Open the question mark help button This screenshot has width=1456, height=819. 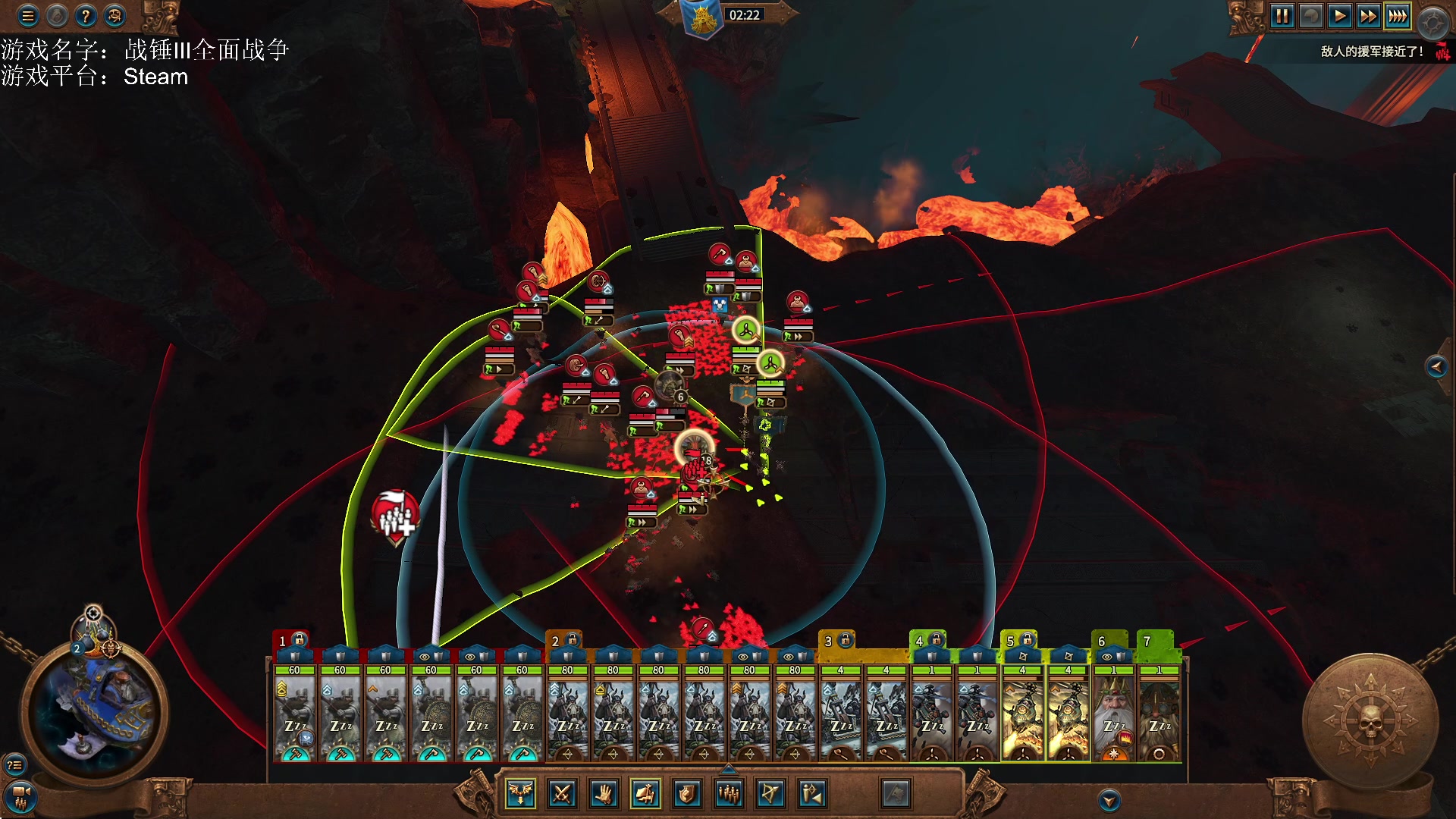[86, 15]
